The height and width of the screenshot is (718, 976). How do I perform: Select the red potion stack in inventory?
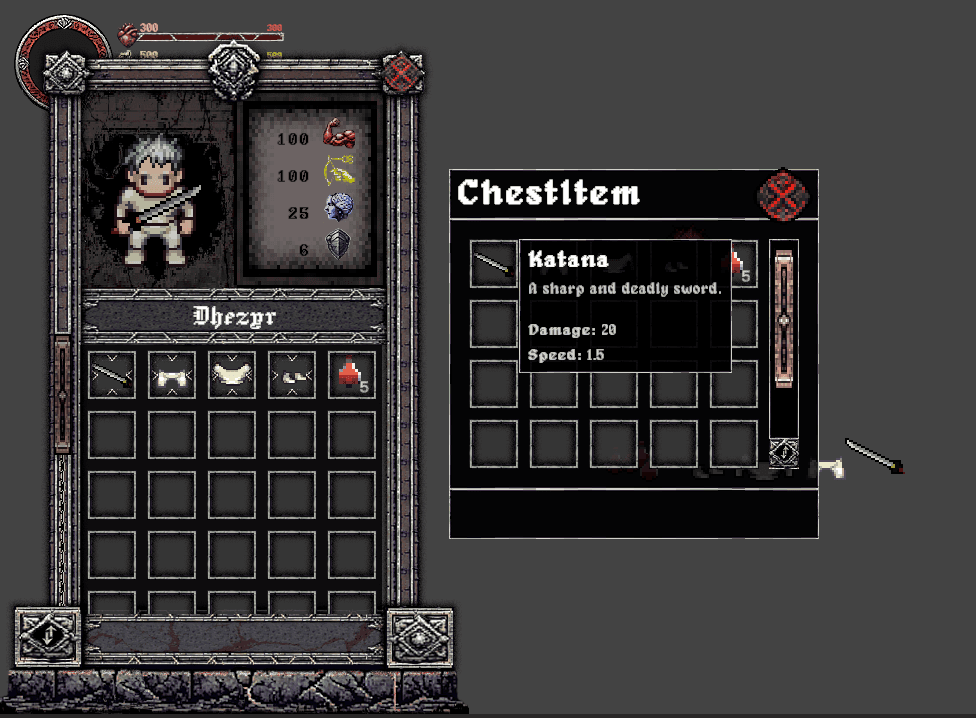click(352, 375)
